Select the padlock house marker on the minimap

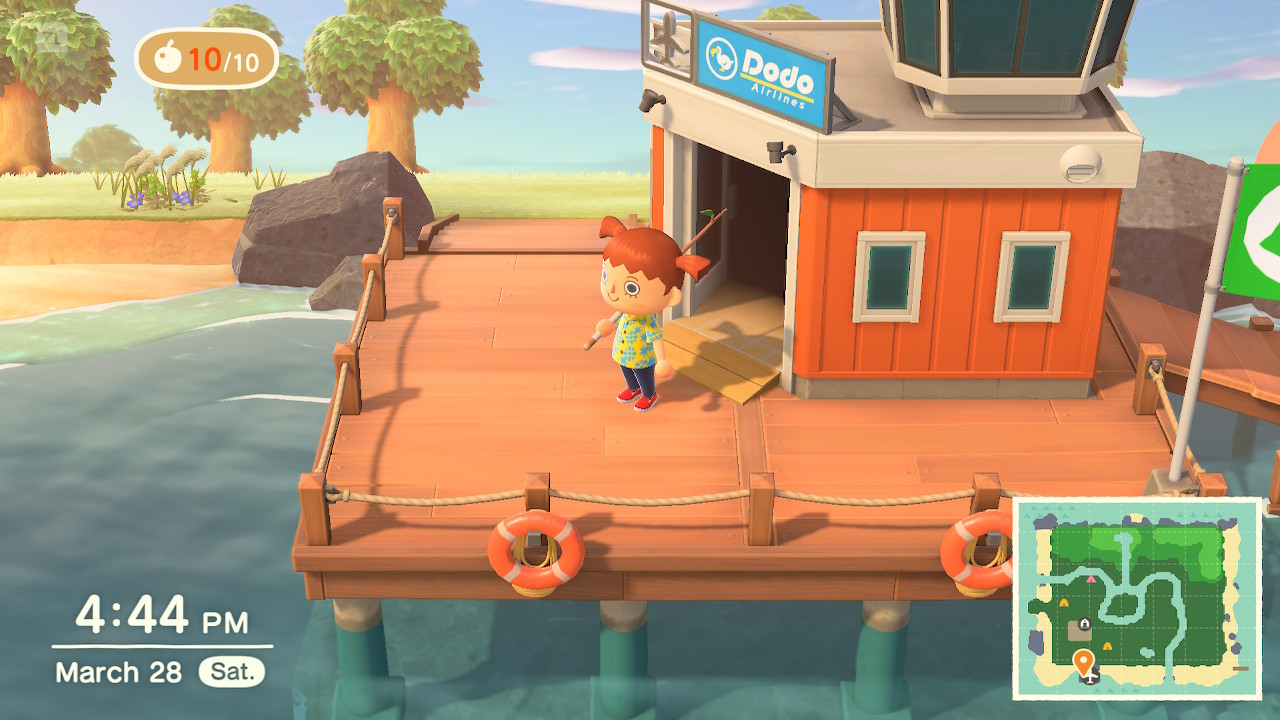pyautogui.click(x=1084, y=622)
